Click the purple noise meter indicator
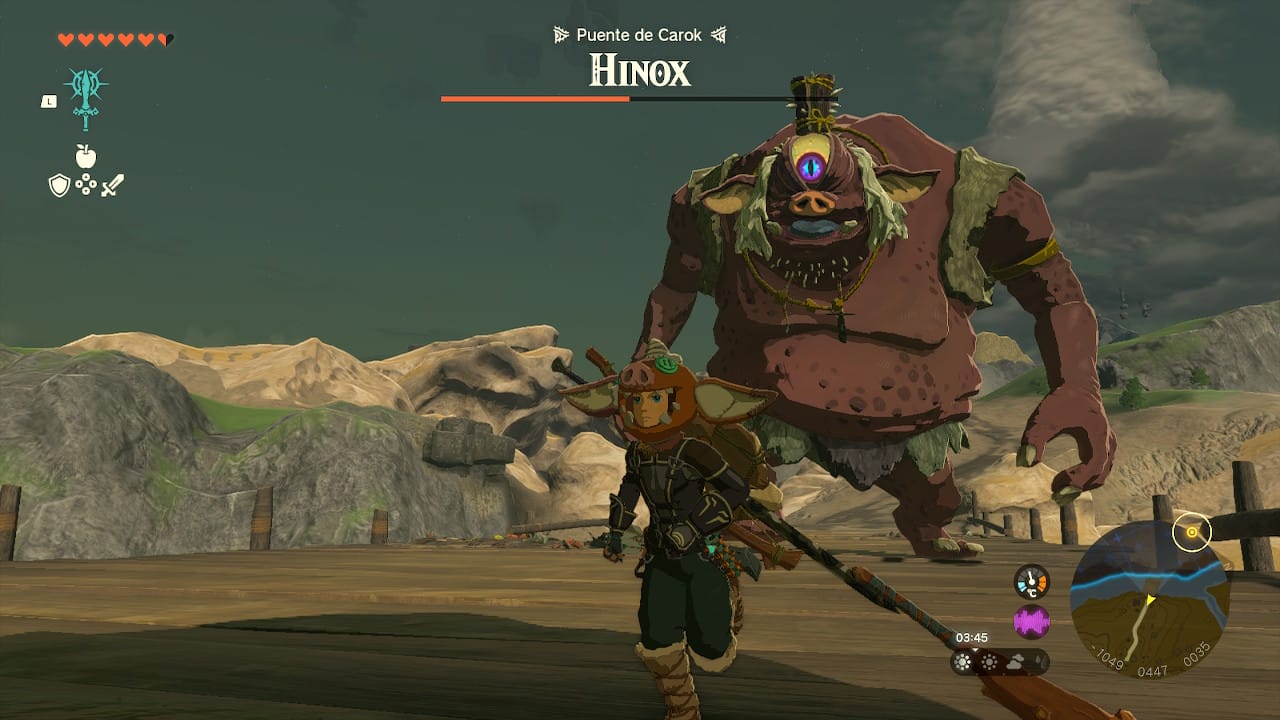 [x=1032, y=621]
